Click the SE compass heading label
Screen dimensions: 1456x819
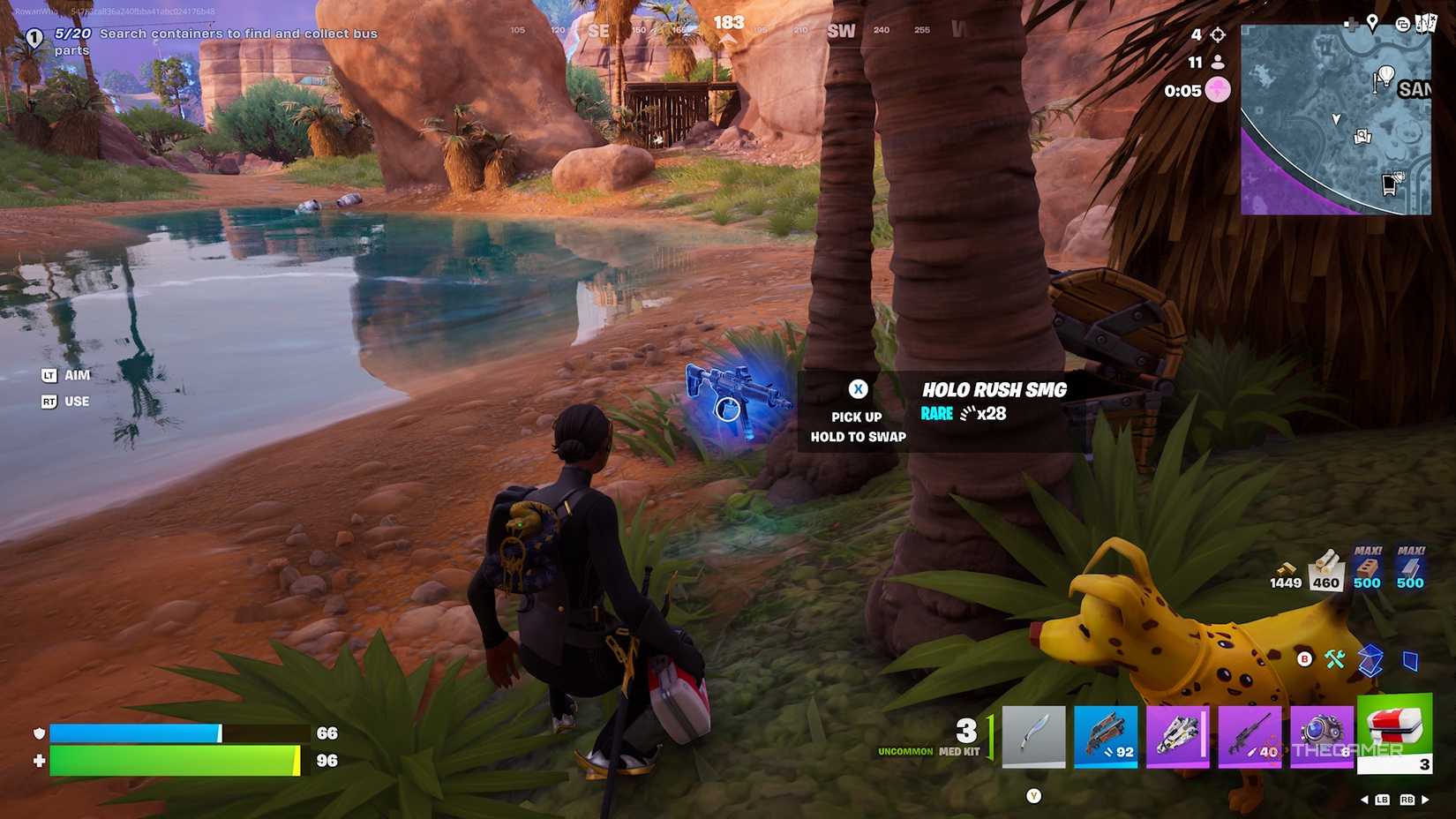598,30
